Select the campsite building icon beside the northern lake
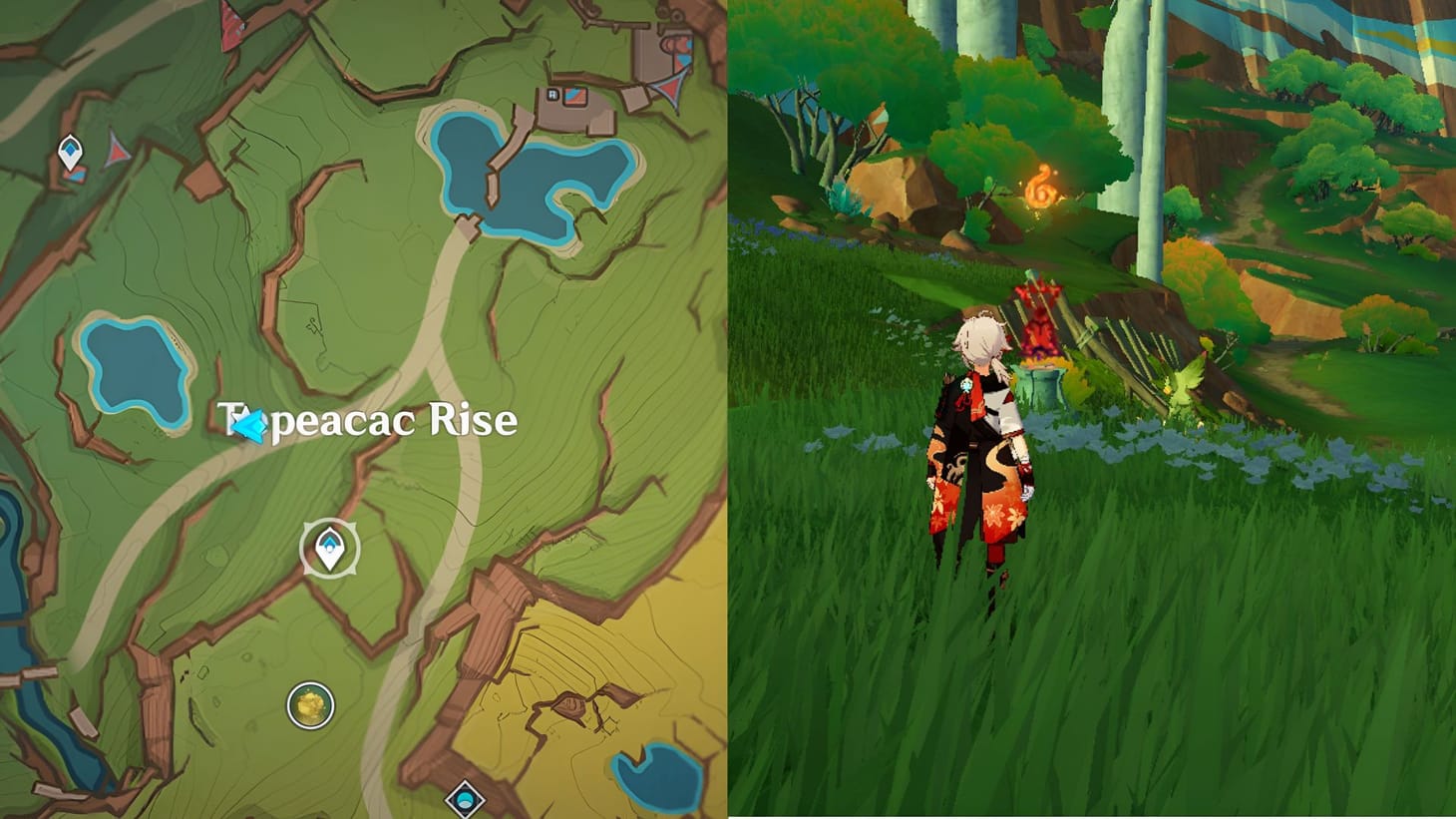 coord(553,94)
